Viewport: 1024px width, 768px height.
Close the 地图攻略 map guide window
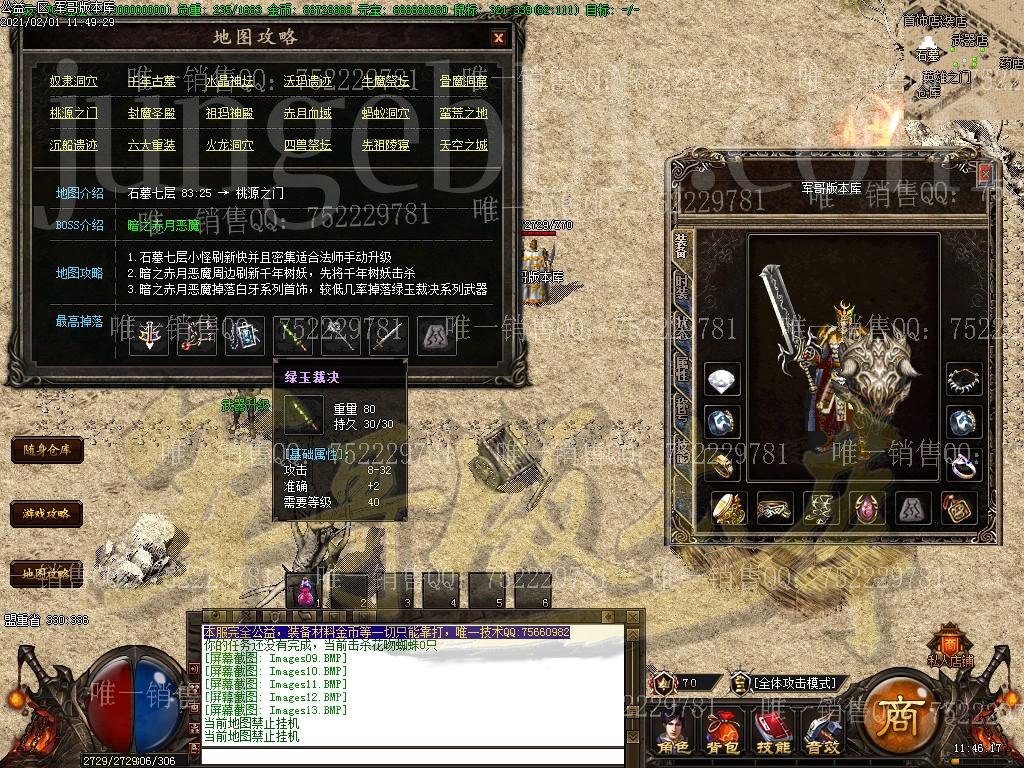click(498, 38)
